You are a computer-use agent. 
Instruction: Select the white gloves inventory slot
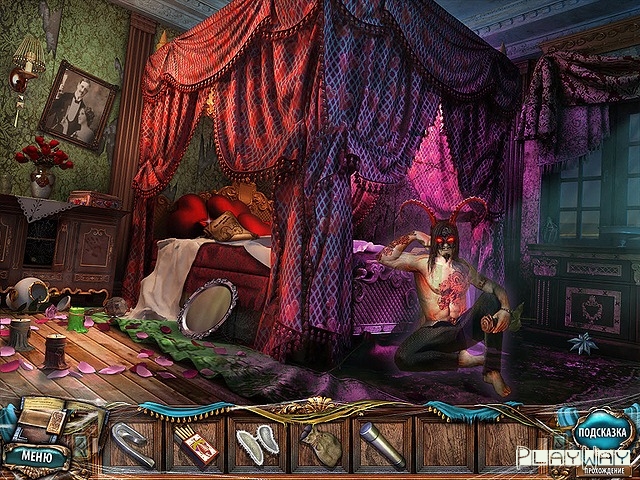pos(257,442)
